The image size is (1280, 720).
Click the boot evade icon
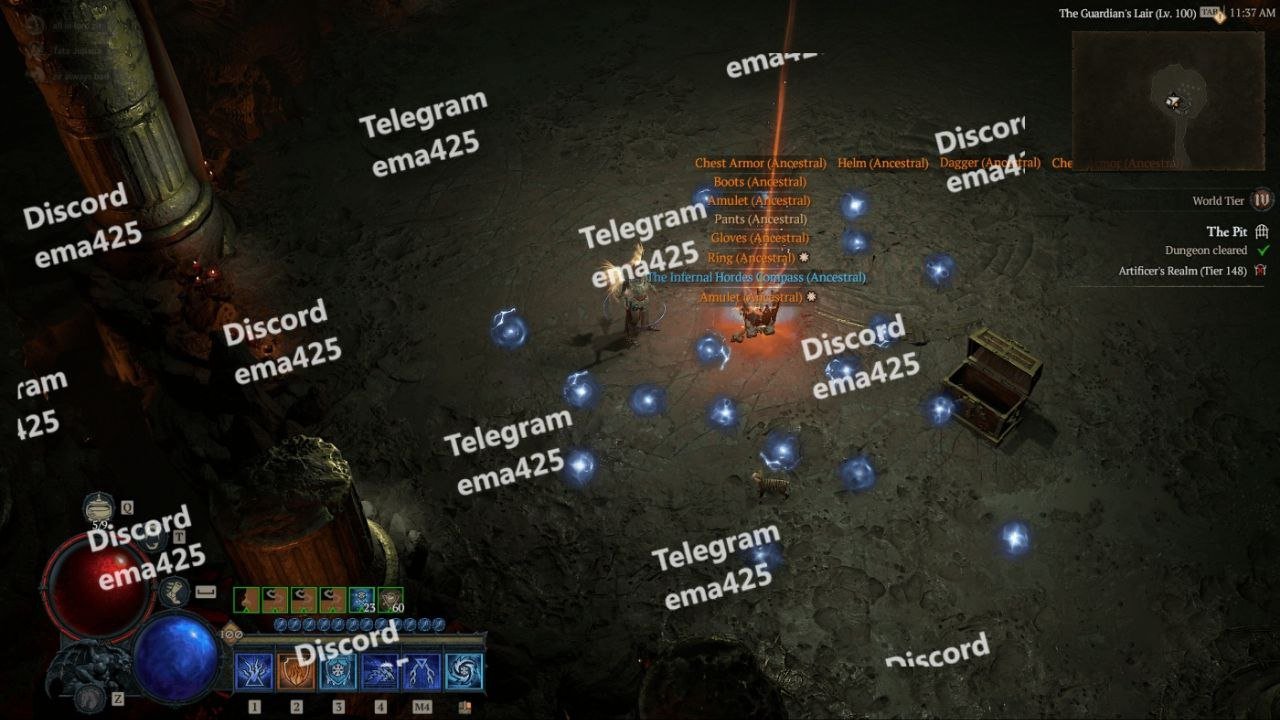(x=173, y=592)
